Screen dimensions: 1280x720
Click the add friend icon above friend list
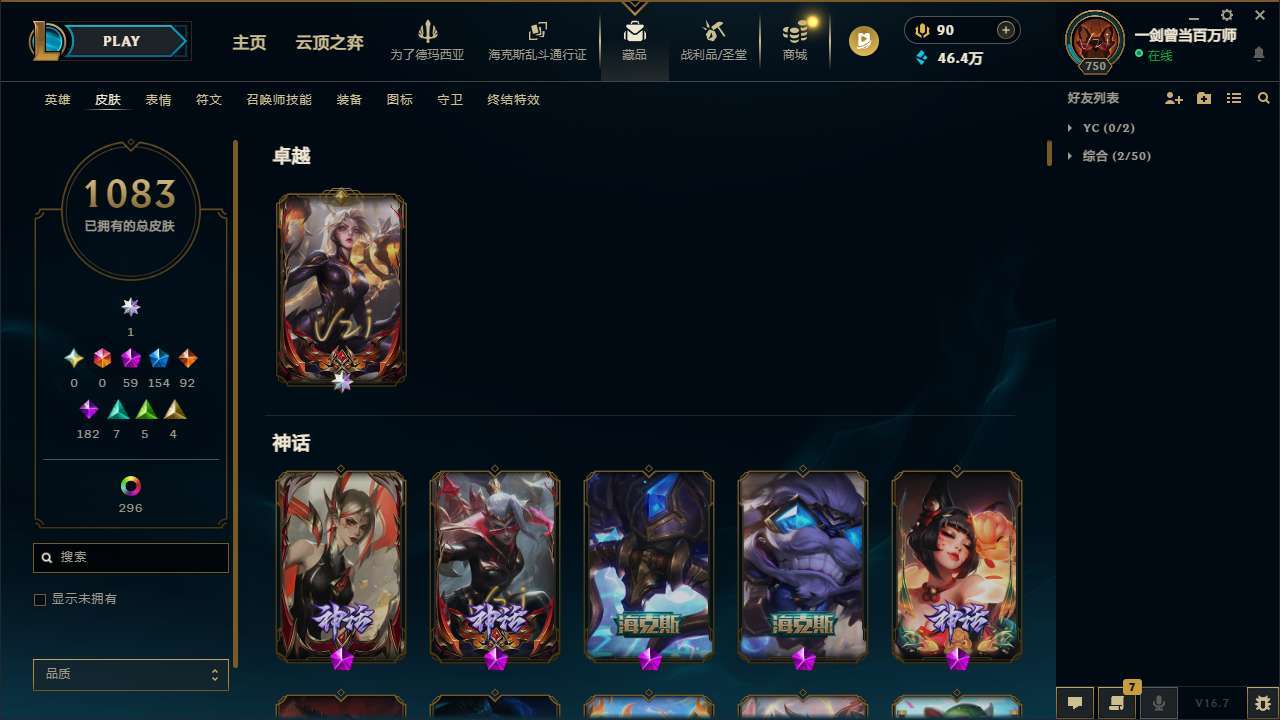1174,97
